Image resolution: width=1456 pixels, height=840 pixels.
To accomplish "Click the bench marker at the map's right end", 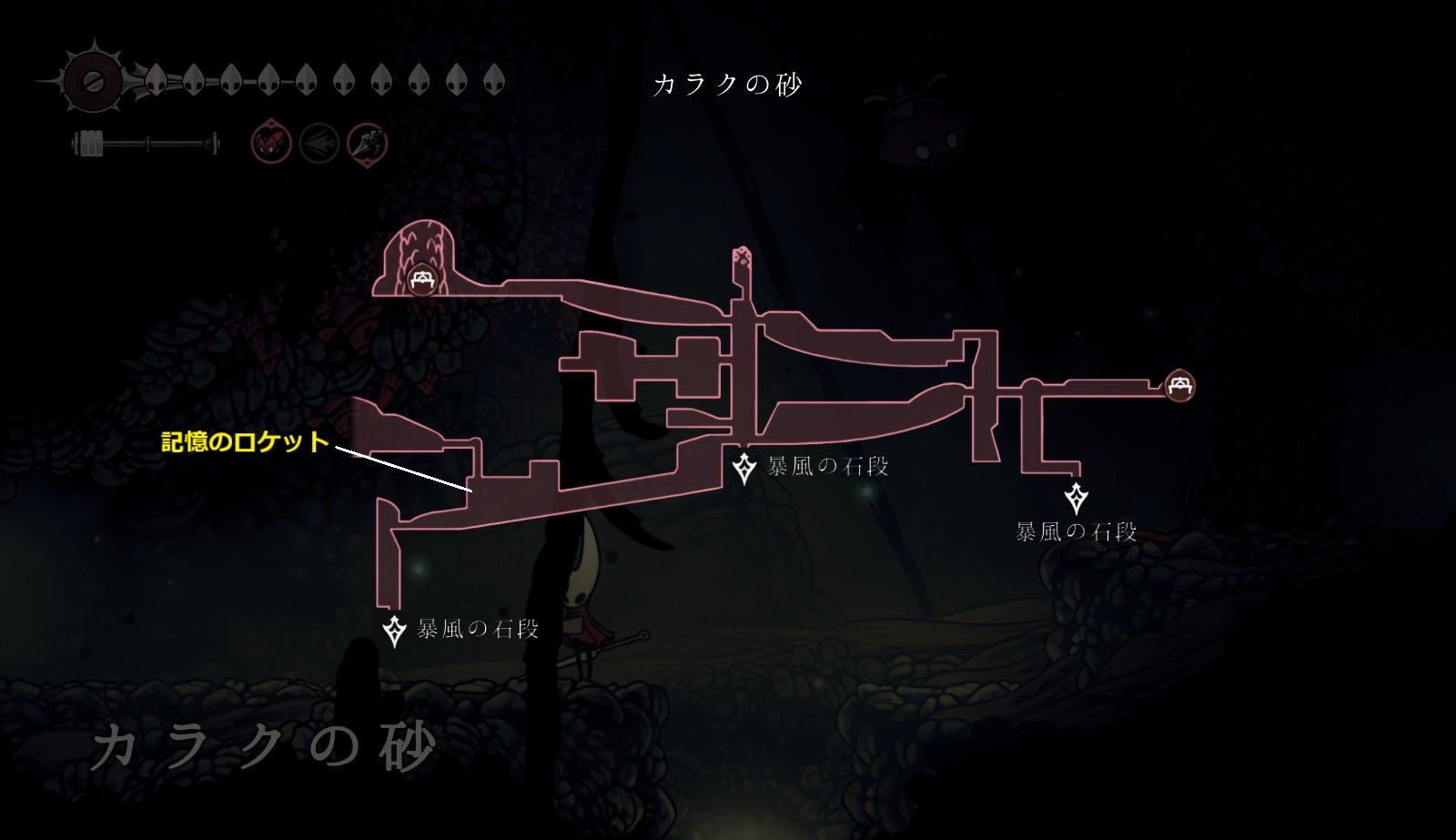I will point(1180,385).
